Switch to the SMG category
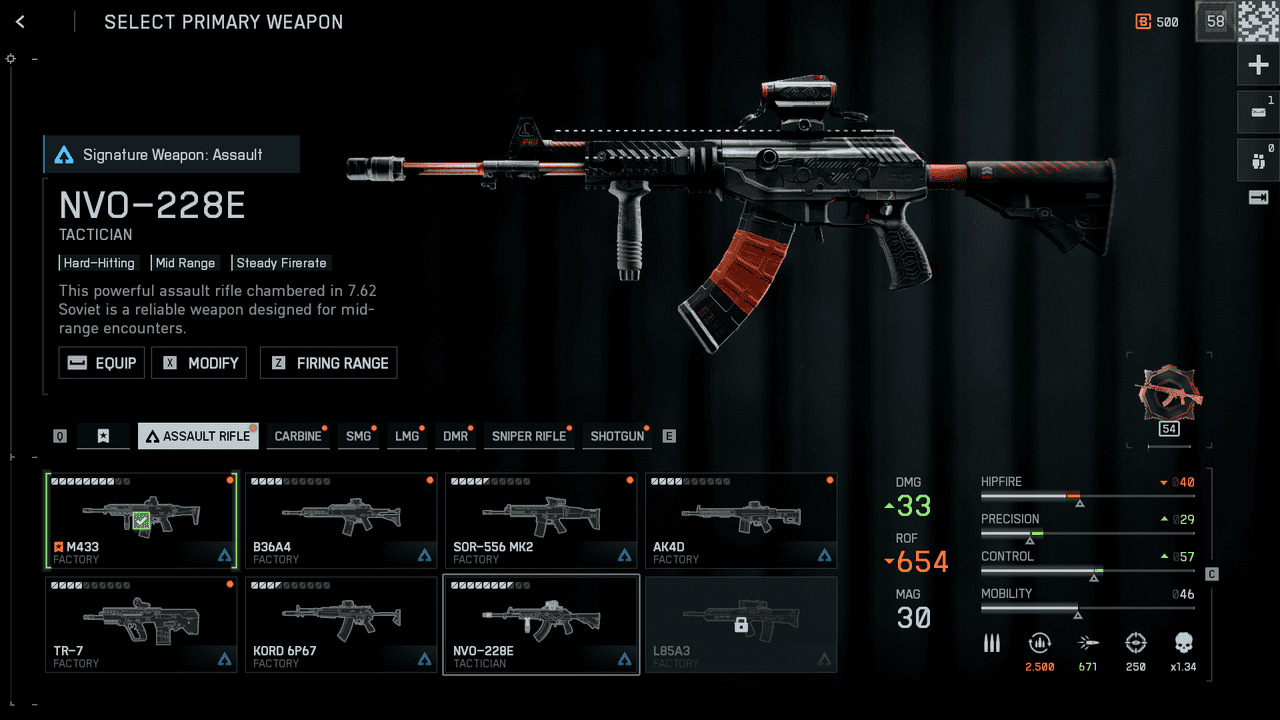This screenshot has height=720, width=1280. 358,436
